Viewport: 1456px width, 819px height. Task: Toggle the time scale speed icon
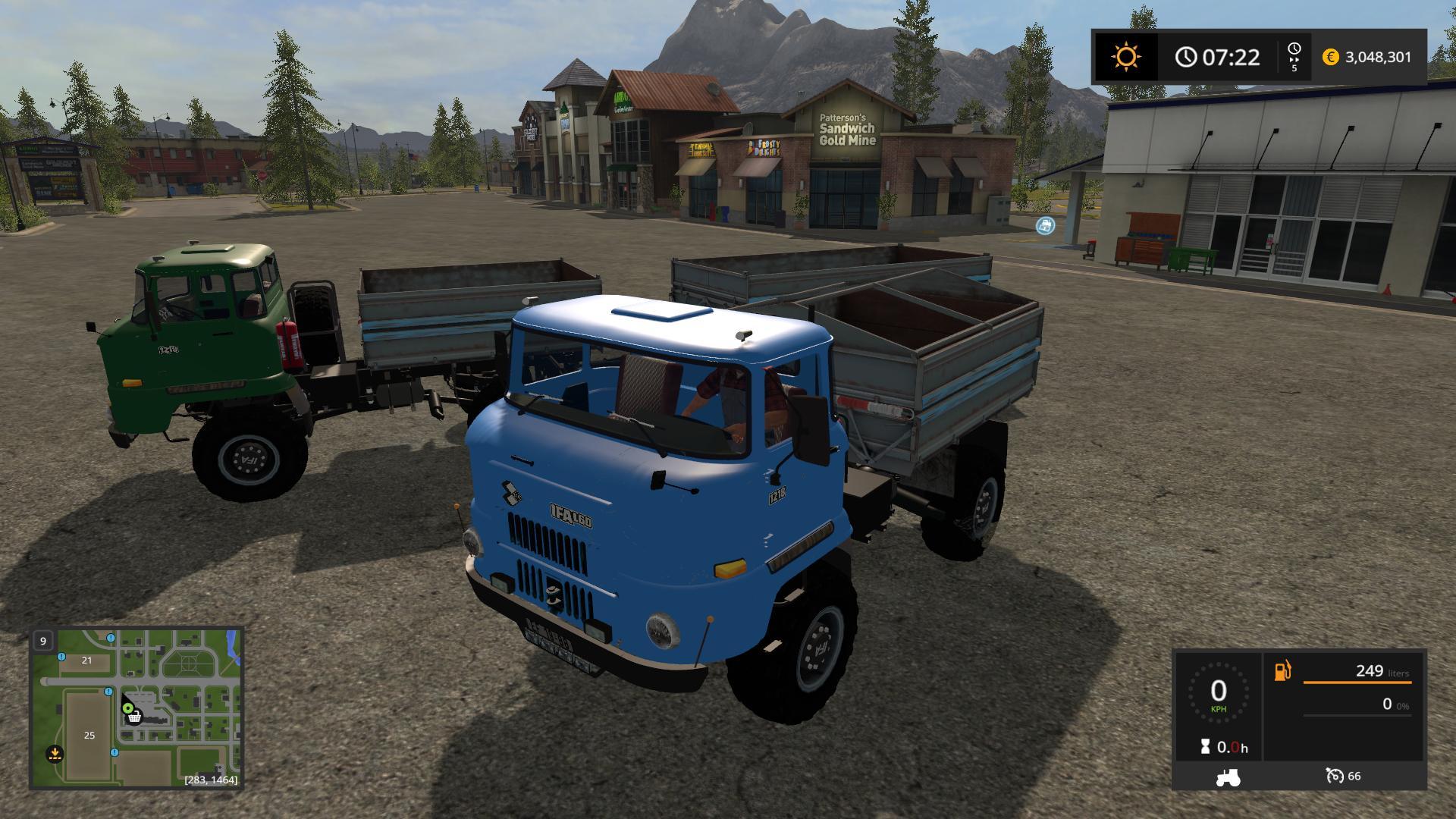pyautogui.click(x=1294, y=57)
